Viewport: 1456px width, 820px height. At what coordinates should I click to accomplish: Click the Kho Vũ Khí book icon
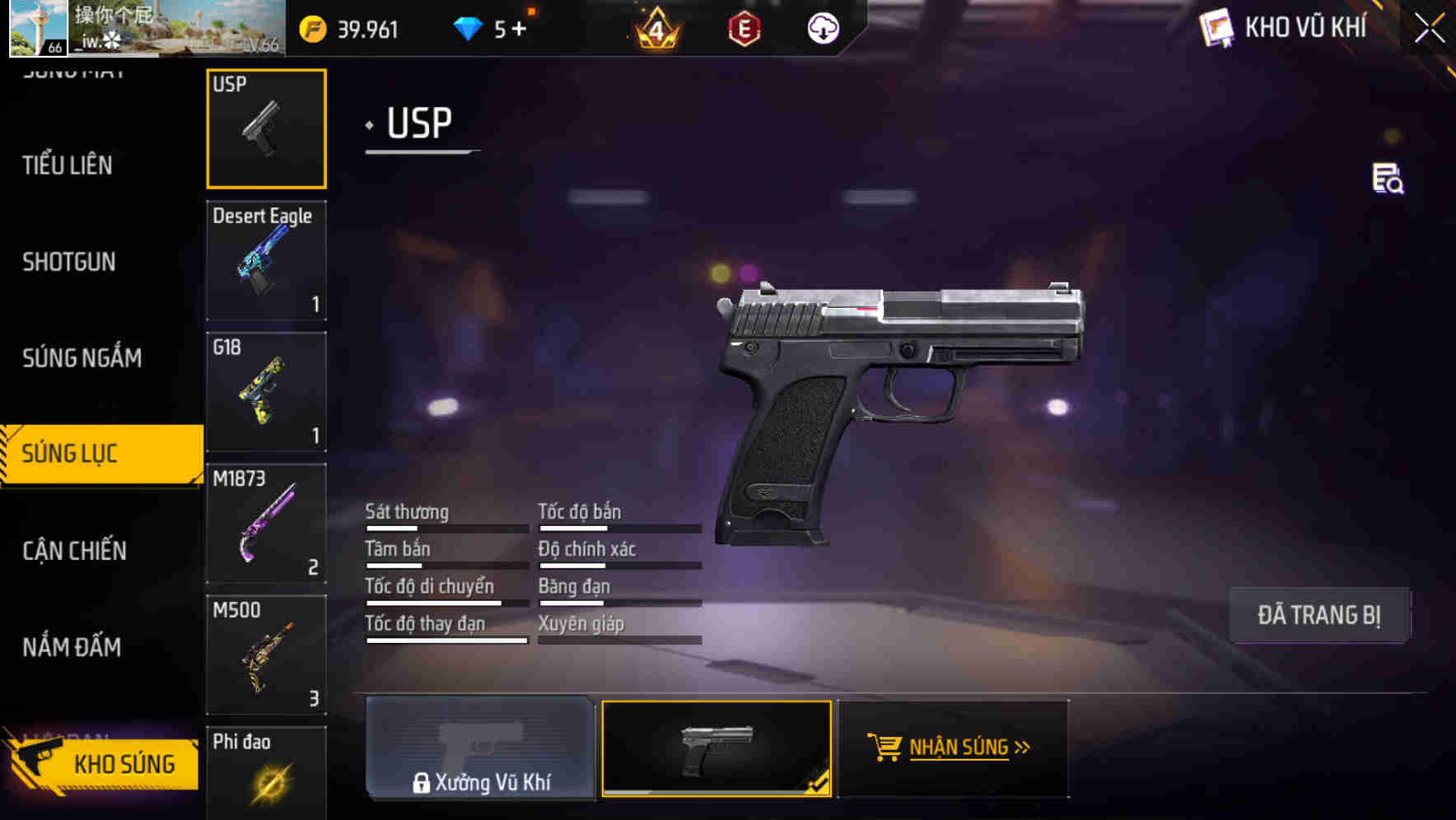pyautogui.click(x=1214, y=27)
